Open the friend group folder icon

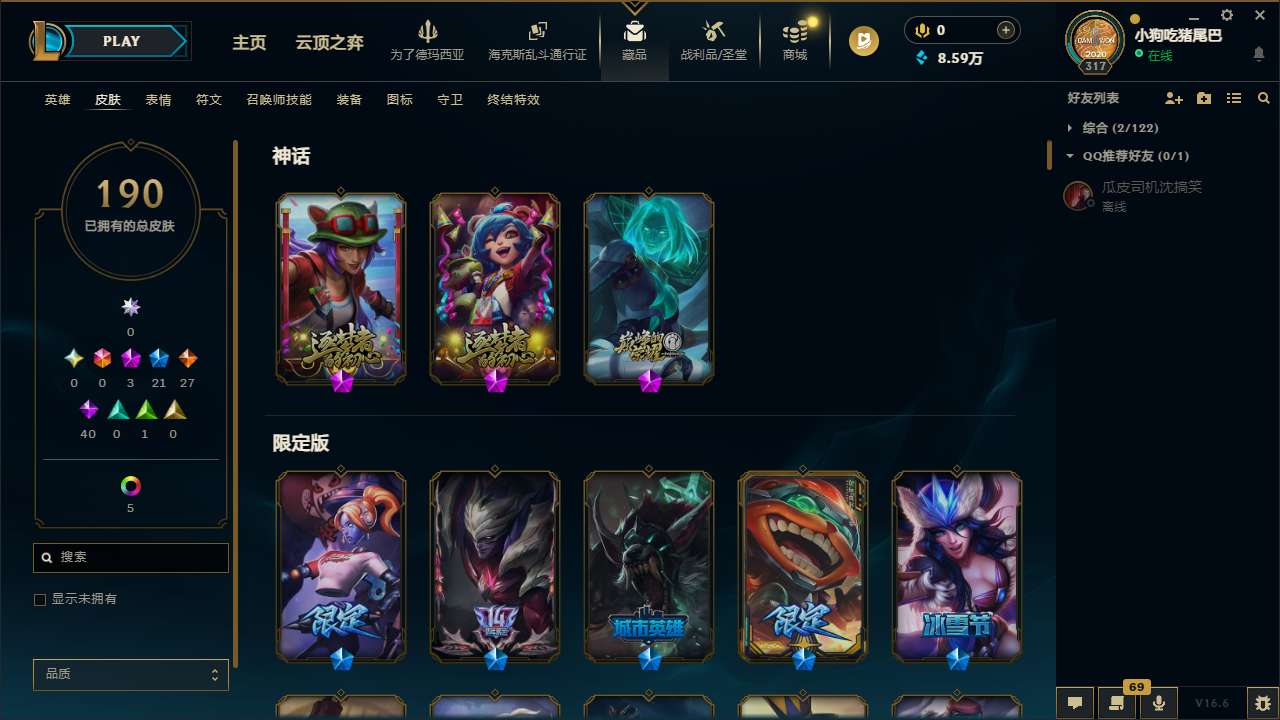tap(1203, 98)
